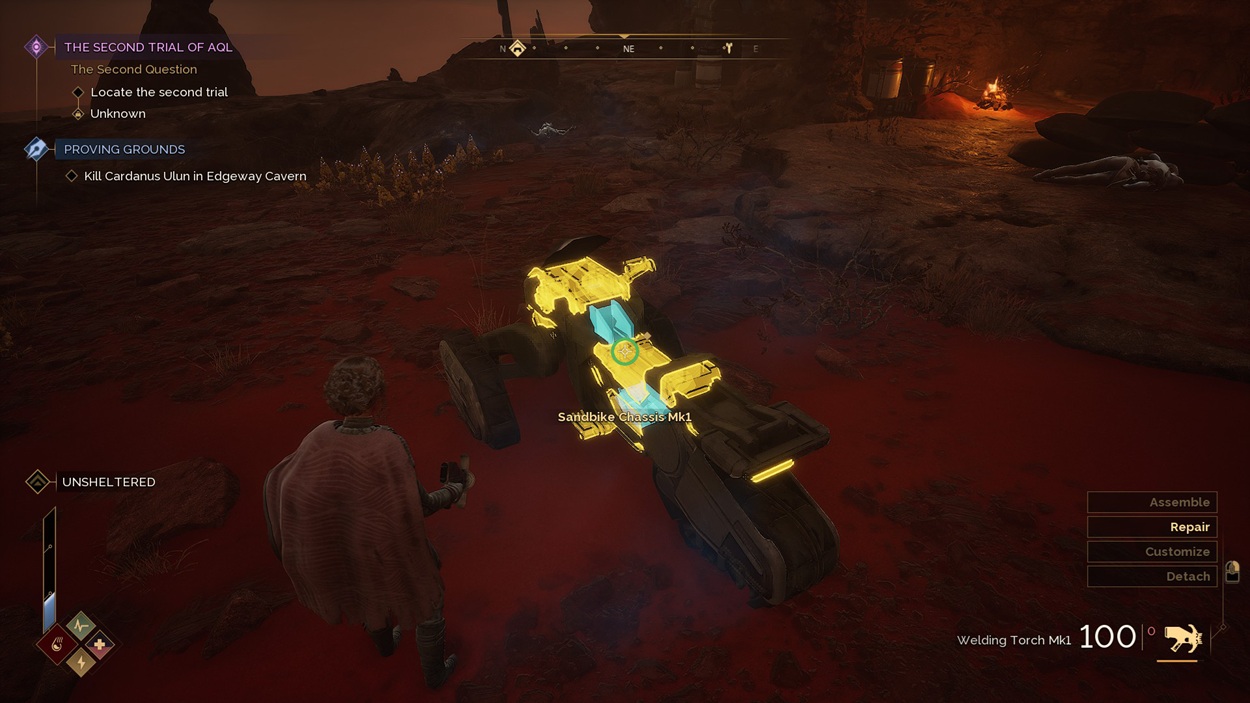Choose the Detach option
Screen dimensions: 1250x703
coord(1152,577)
